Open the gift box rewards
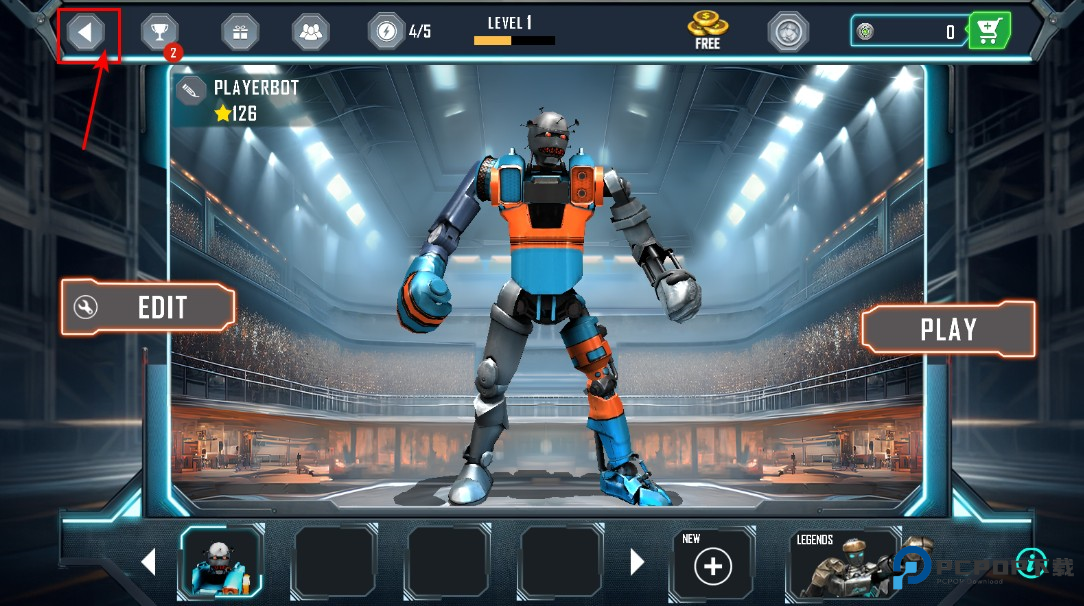Viewport: 1084px width, 606px height. tap(239, 32)
